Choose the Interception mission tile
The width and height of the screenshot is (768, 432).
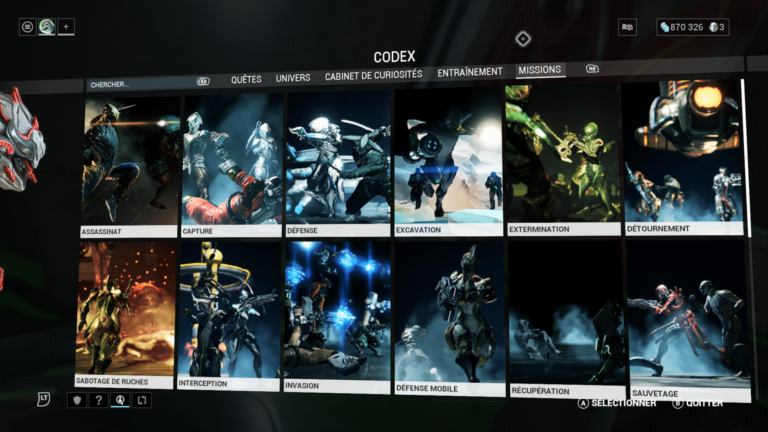[229, 315]
